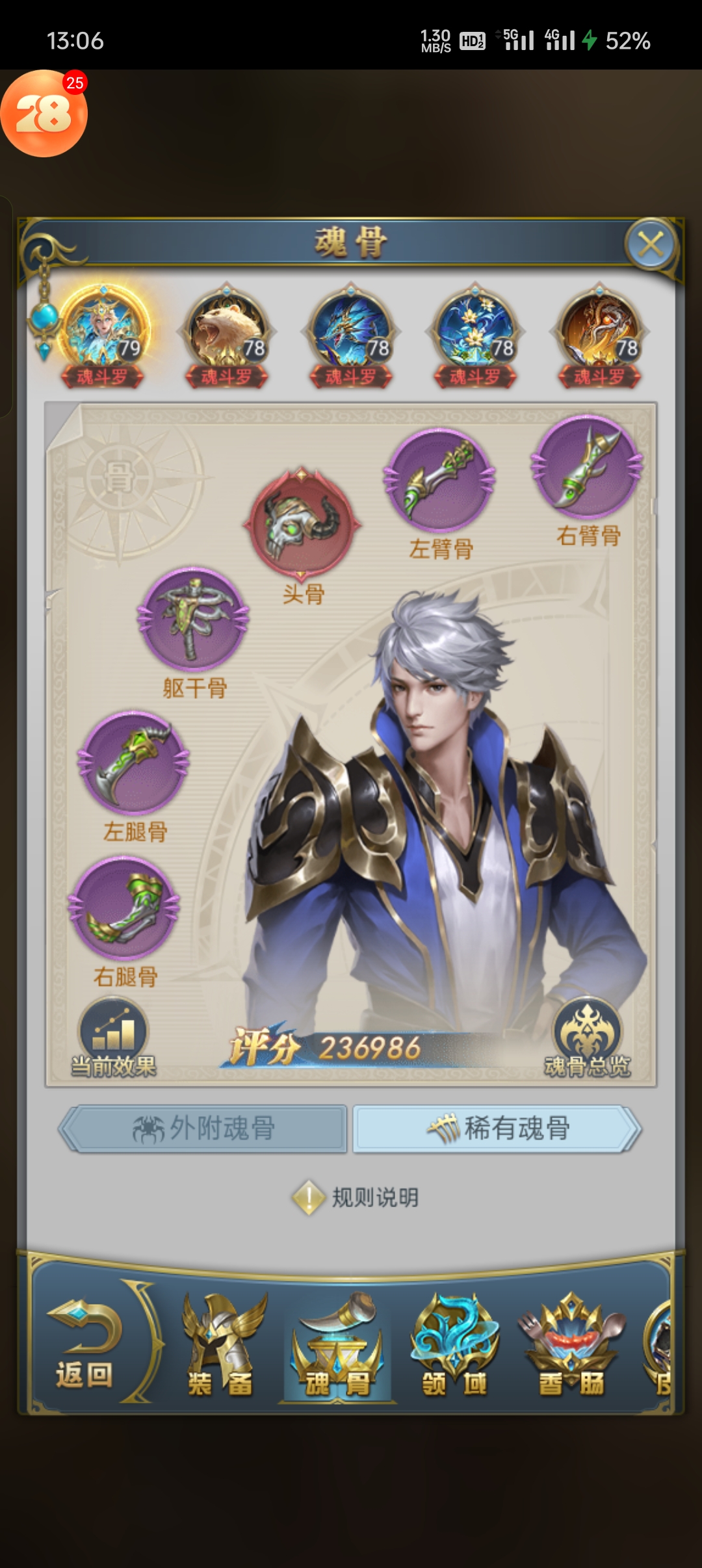
Task: Switch to the 外附魂骨 tab
Action: pos(203,1129)
